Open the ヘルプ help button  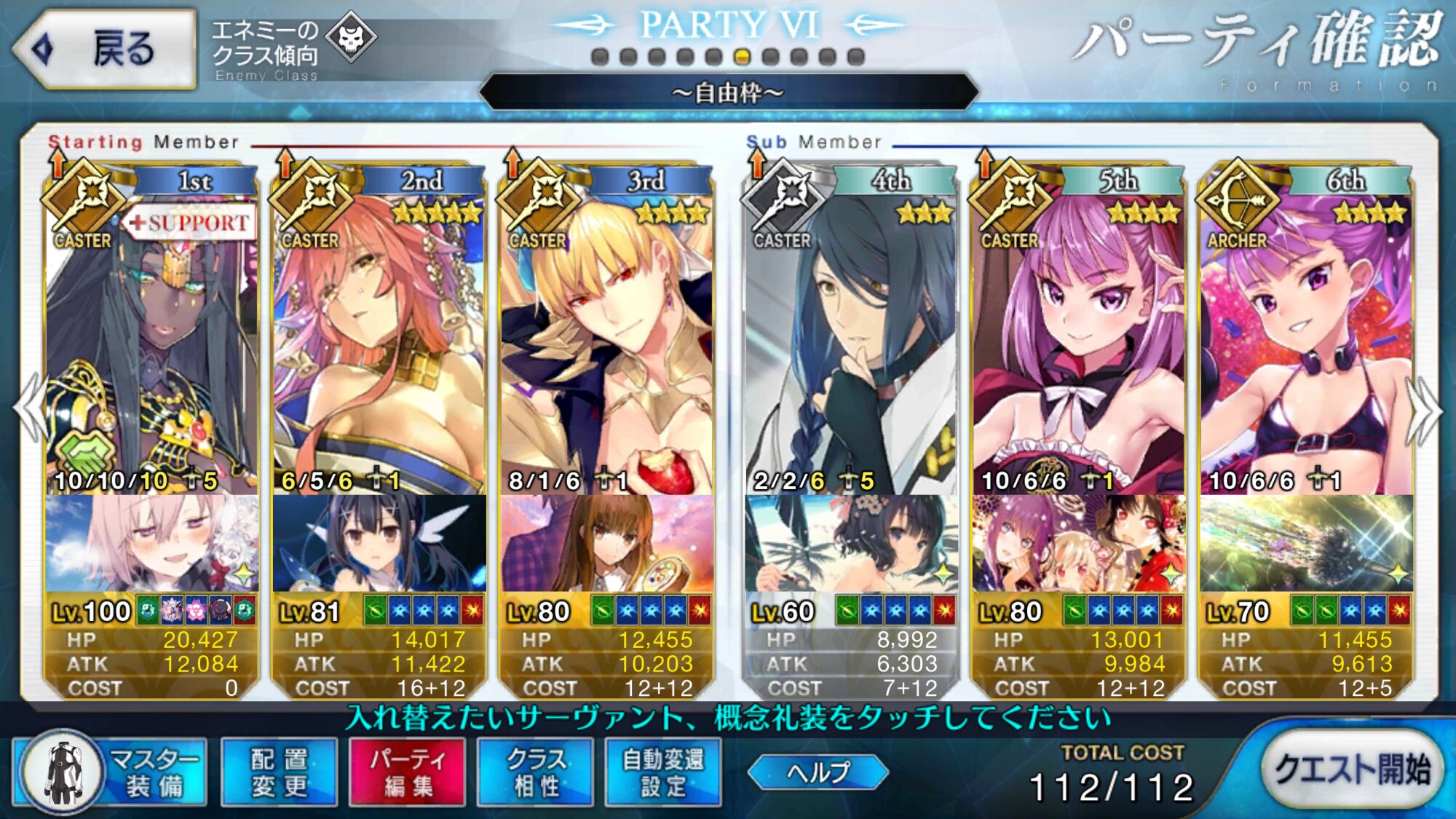tap(818, 772)
